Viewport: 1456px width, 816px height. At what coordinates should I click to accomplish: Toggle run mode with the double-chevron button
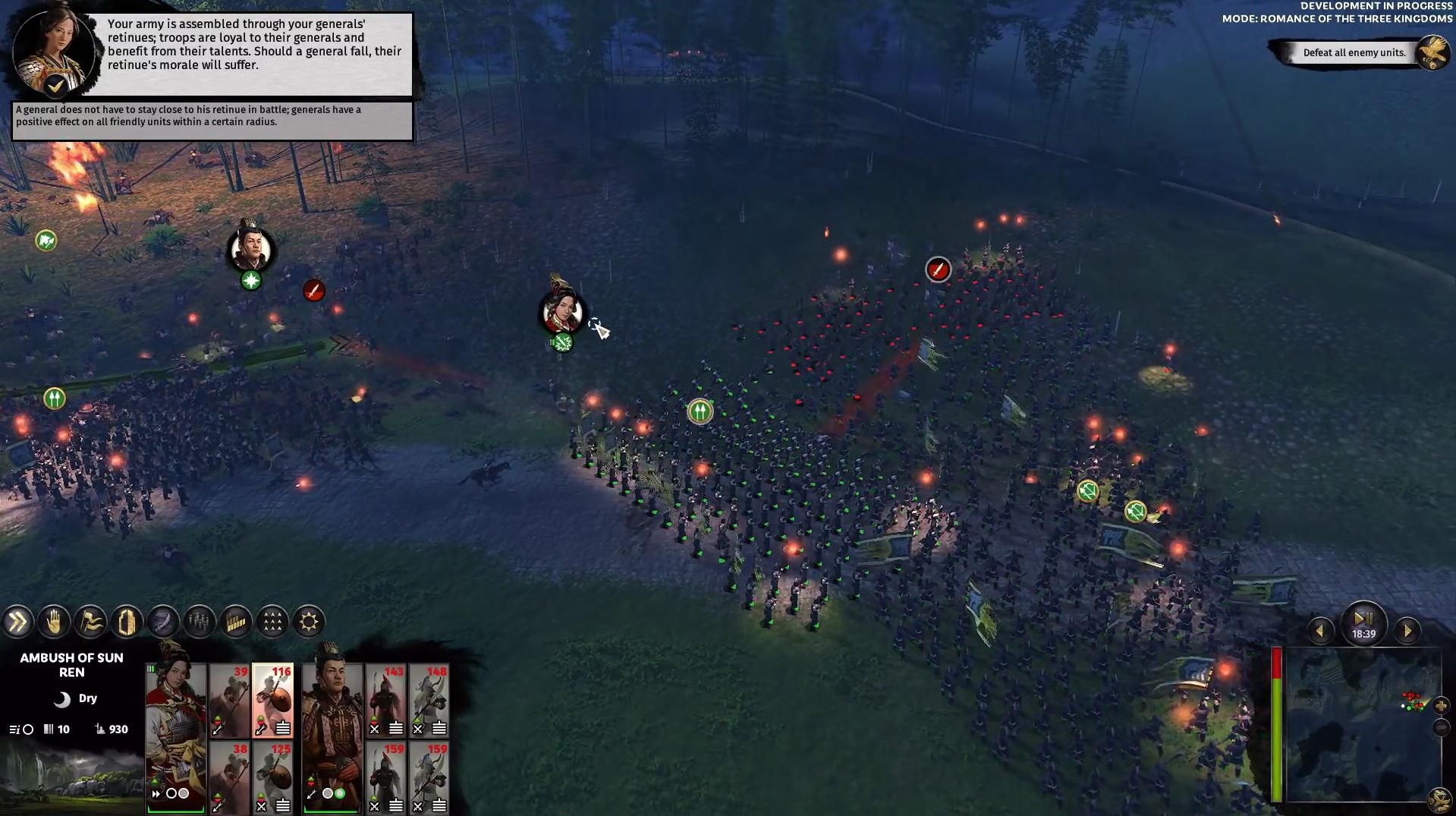pyautogui.click(x=17, y=622)
